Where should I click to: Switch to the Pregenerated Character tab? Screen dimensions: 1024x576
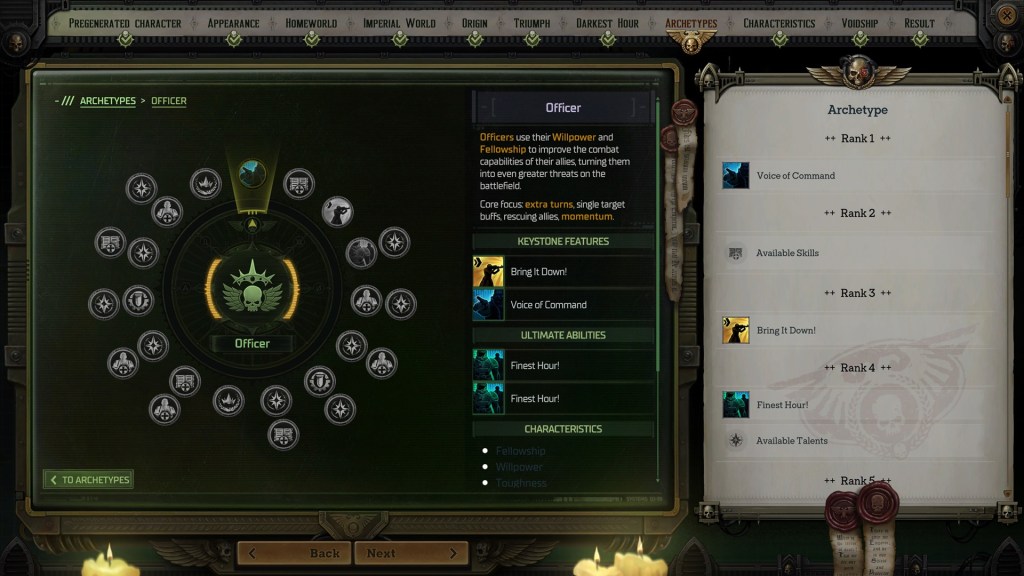(124, 23)
